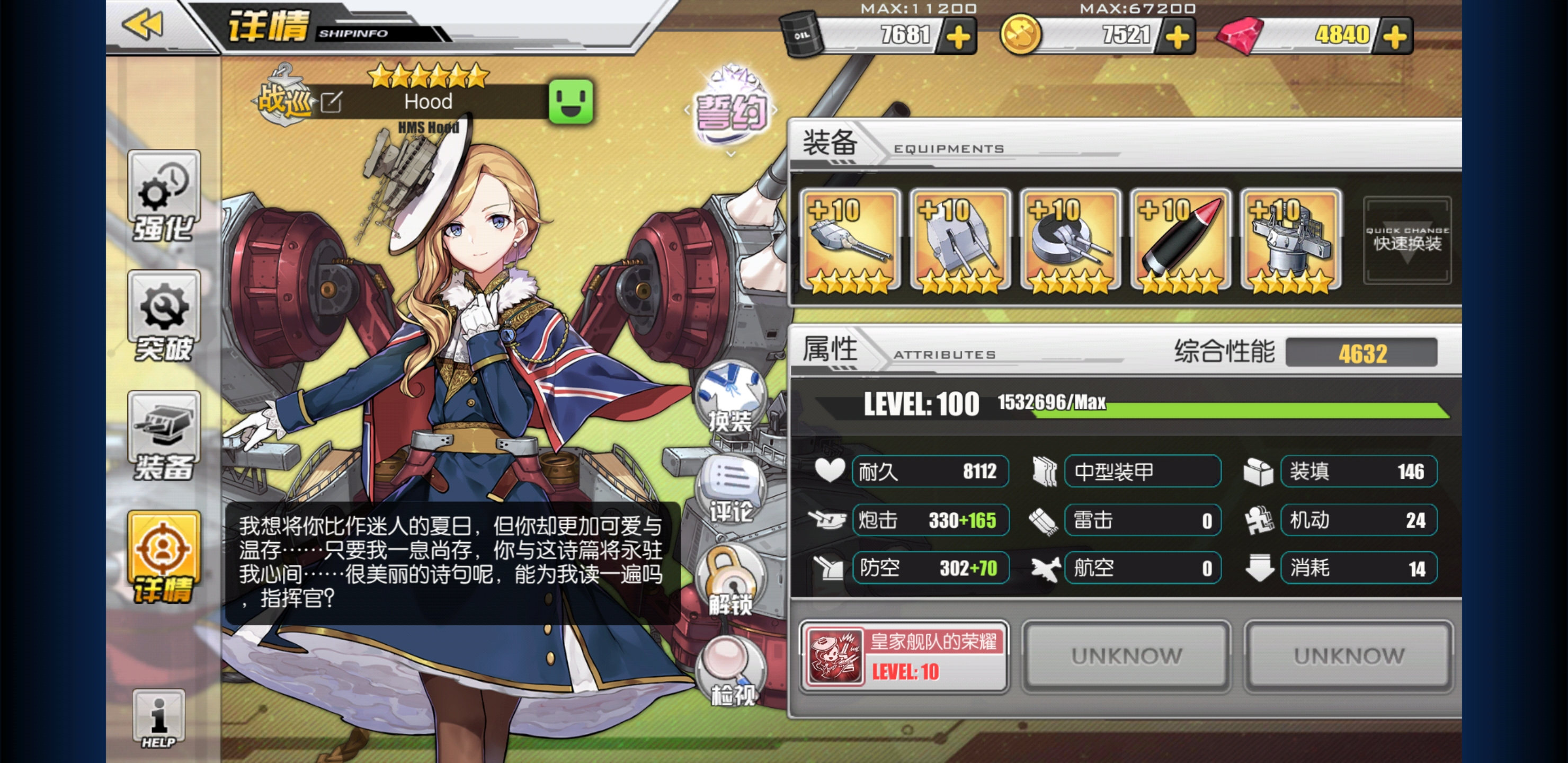Add gold coins with the plus button
The image size is (1568, 763).
(x=1177, y=37)
